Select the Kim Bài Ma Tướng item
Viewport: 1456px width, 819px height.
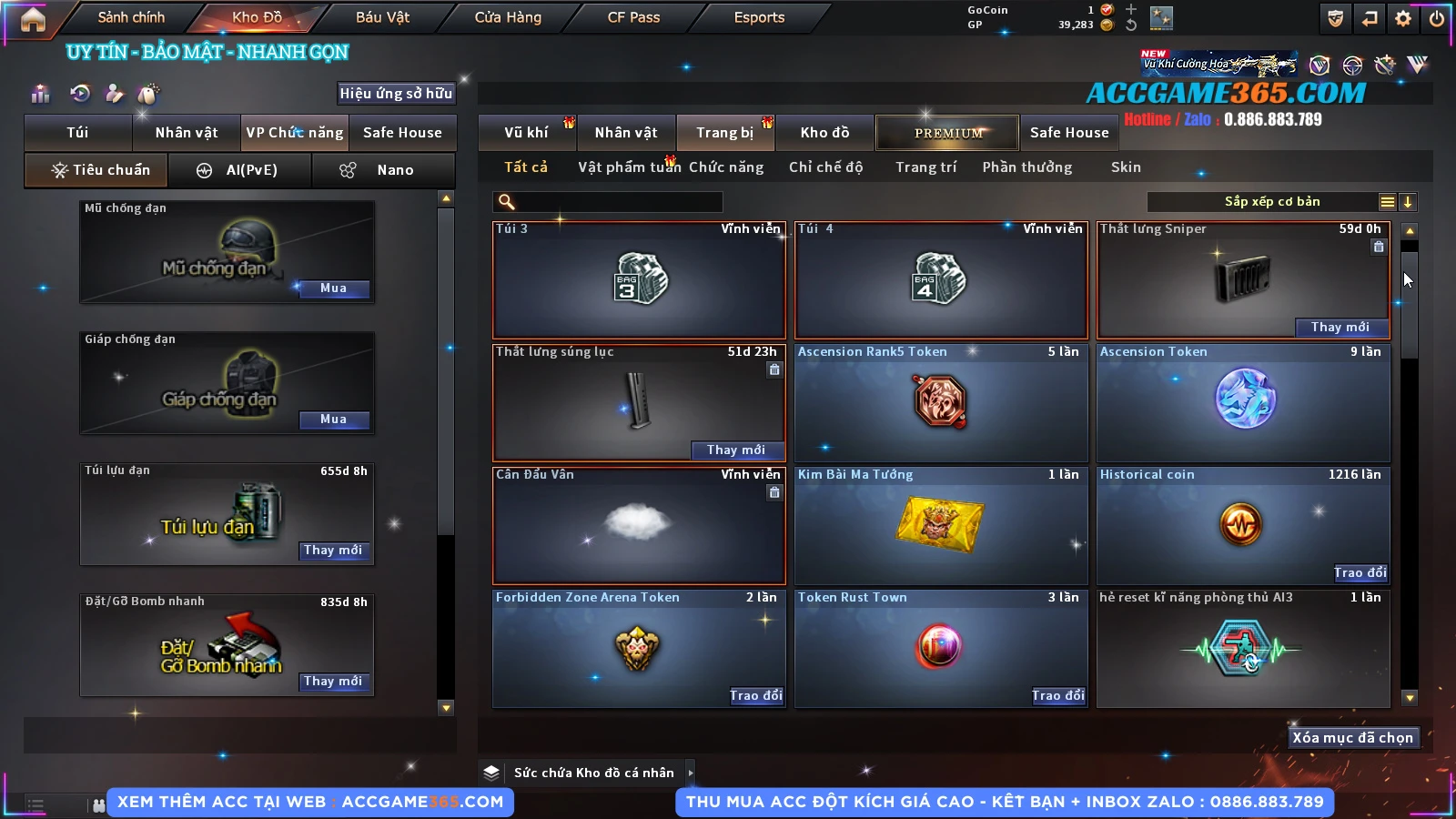[941, 525]
